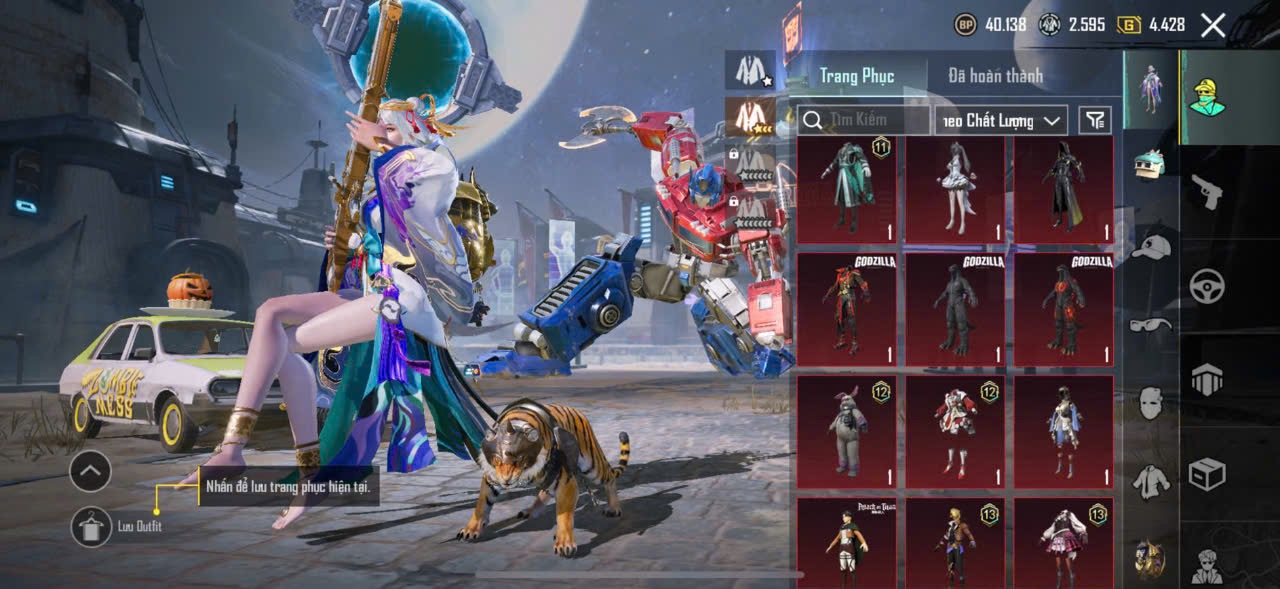The height and width of the screenshot is (589, 1280).
Task: Open the steering wheel vehicle category
Action: [x=1207, y=286]
